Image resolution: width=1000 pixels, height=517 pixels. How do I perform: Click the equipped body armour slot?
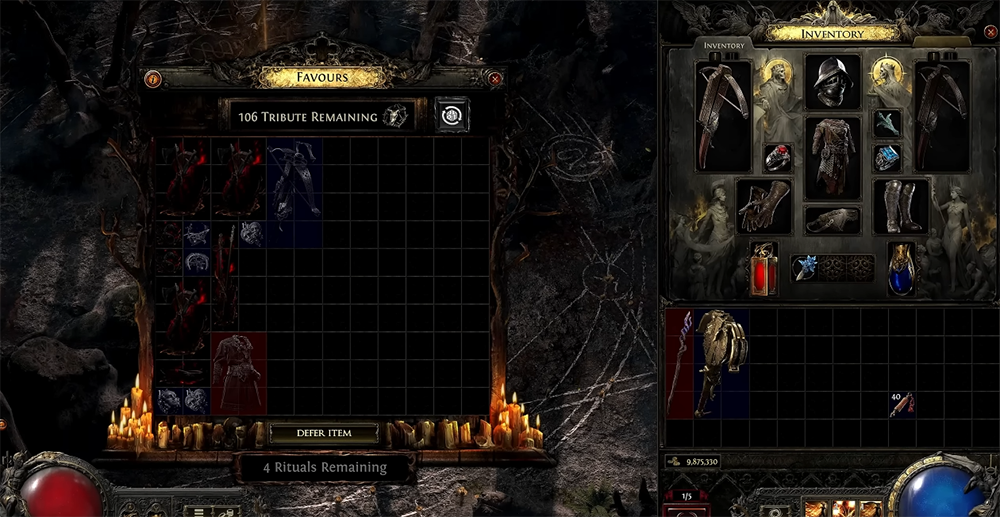[832, 157]
